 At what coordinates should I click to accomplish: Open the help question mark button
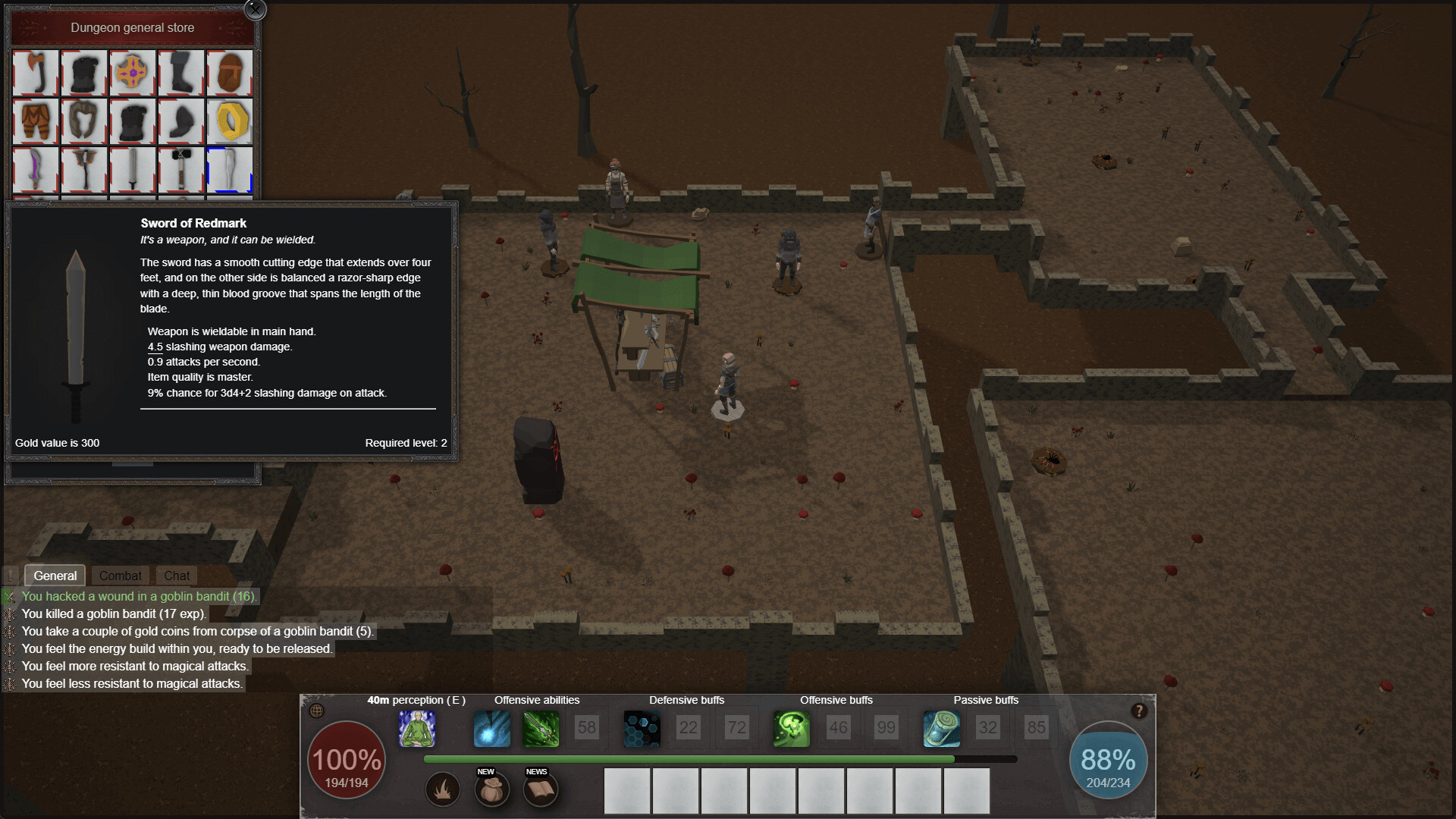pyautogui.click(x=1137, y=710)
